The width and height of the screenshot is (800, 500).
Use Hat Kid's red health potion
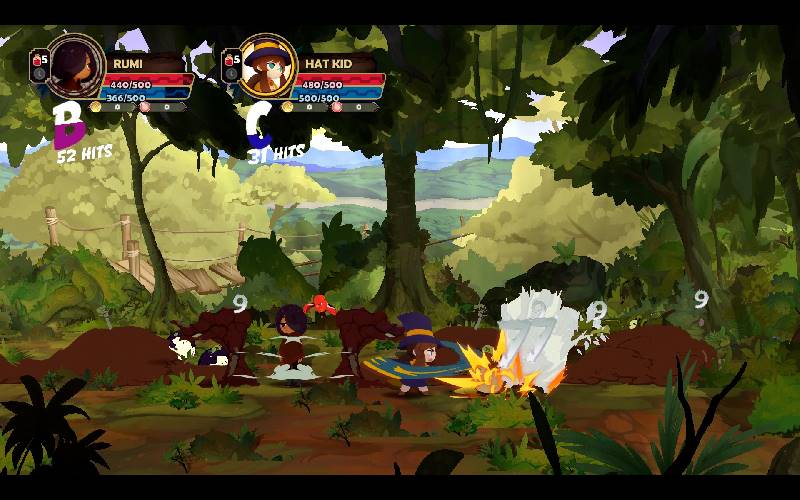231,61
